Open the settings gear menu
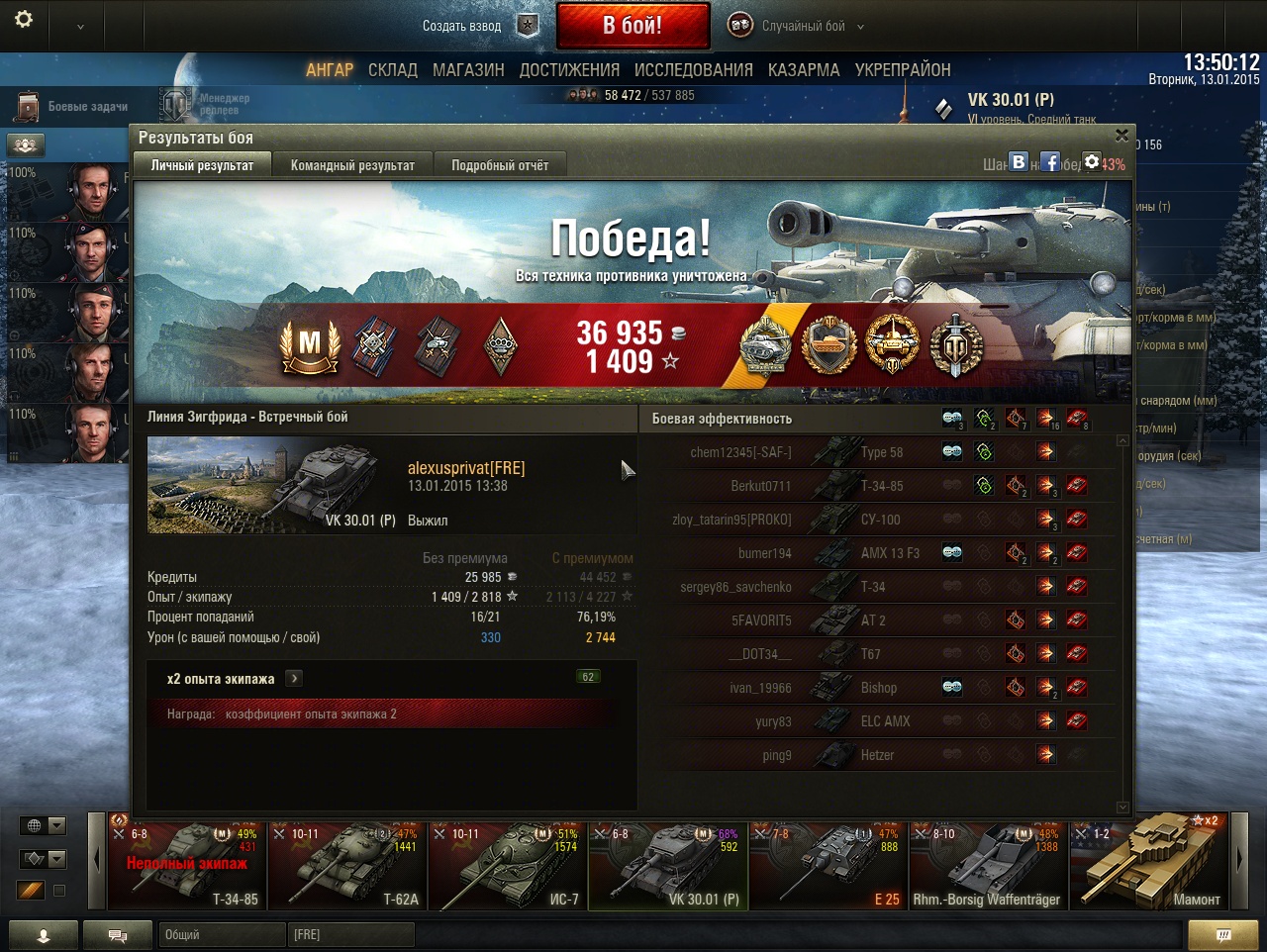 [24, 19]
